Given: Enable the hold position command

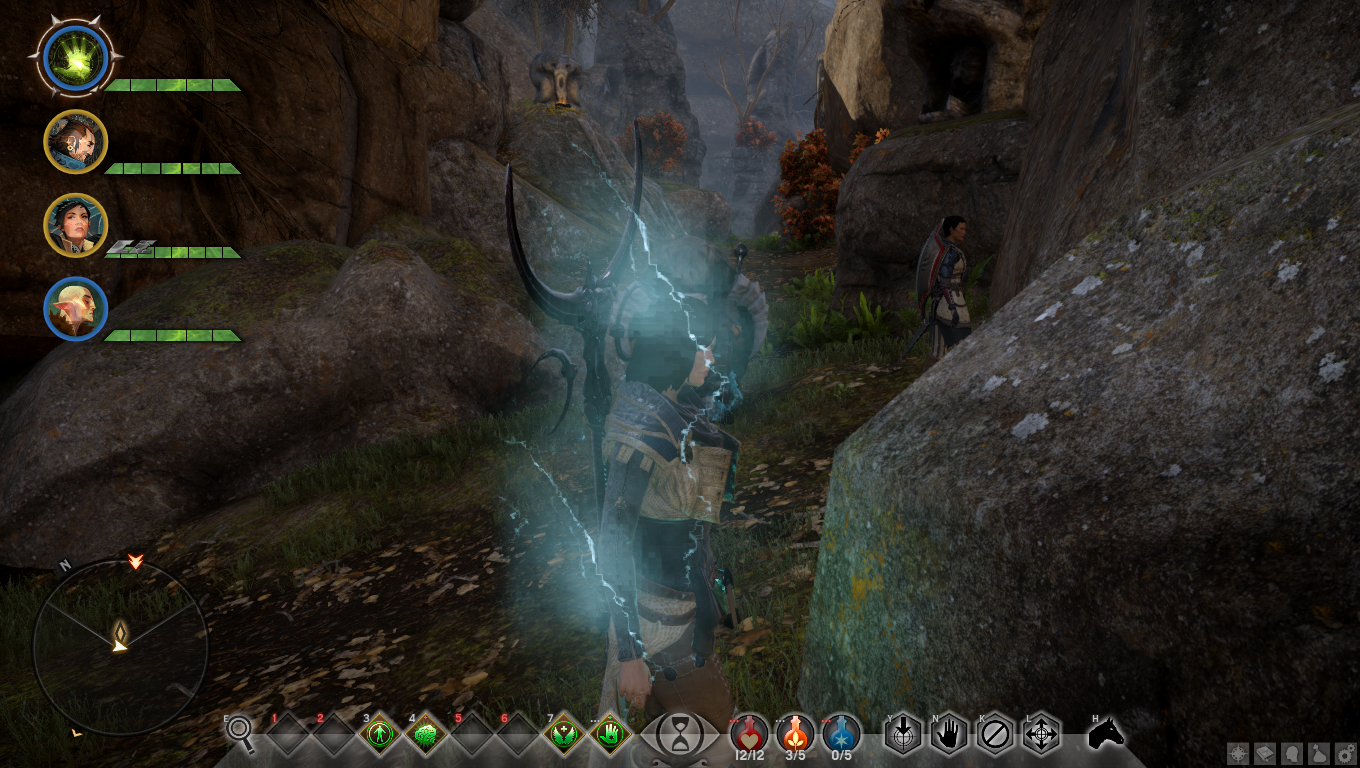Looking at the screenshot, I should tap(947, 735).
